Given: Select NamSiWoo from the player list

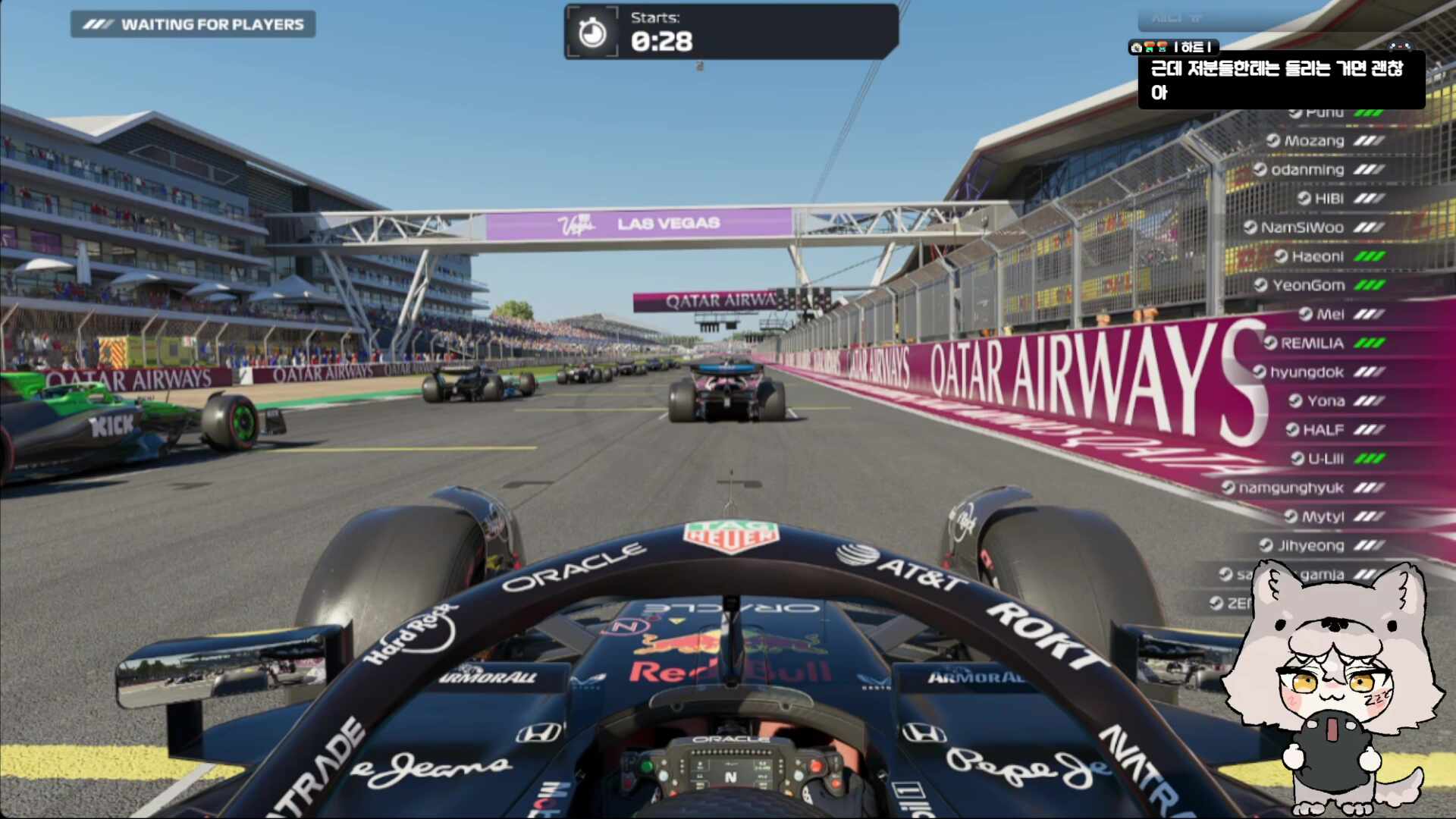Looking at the screenshot, I should pyautogui.click(x=1302, y=227).
